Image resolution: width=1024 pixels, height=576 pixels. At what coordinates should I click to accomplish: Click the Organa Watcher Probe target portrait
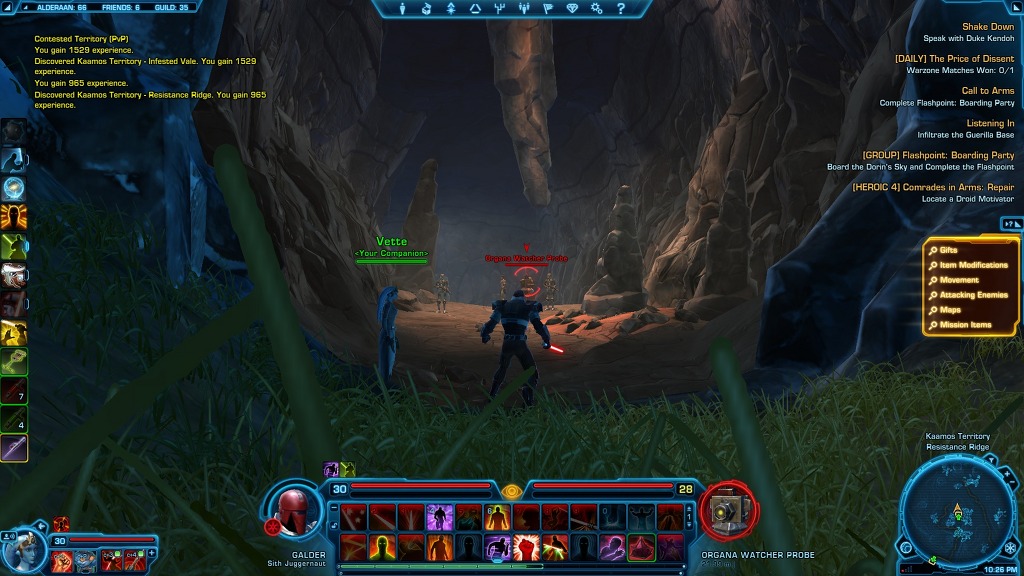pos(728,510)
